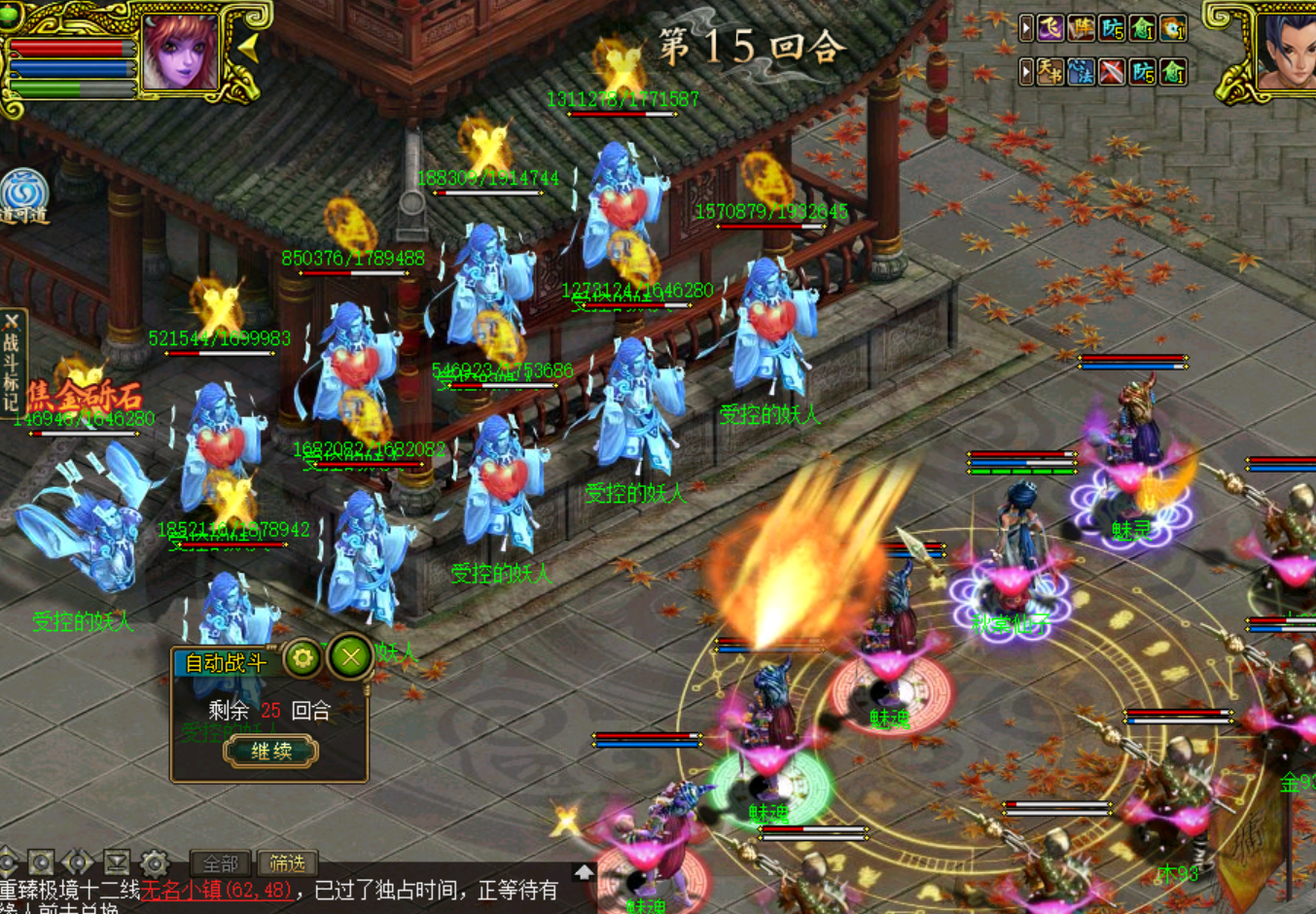The width and height of the screenshot is (1316, 914).
Task: Click the 天书 icon
Action: point(1050,71)
